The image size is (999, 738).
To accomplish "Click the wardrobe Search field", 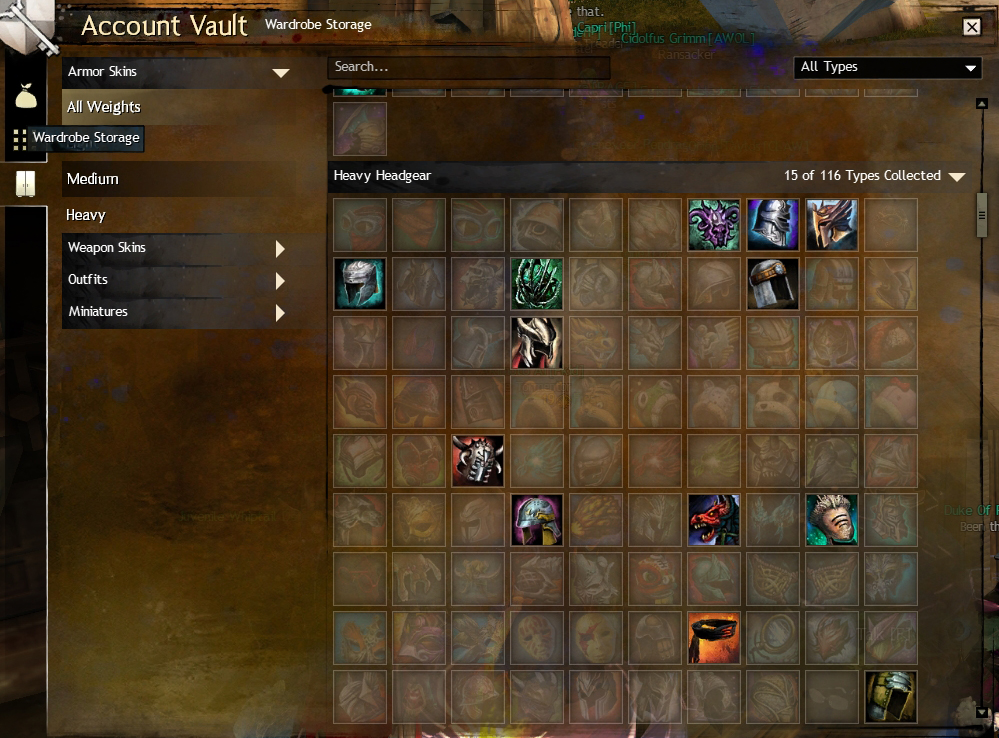I will [x=468, y=67].
